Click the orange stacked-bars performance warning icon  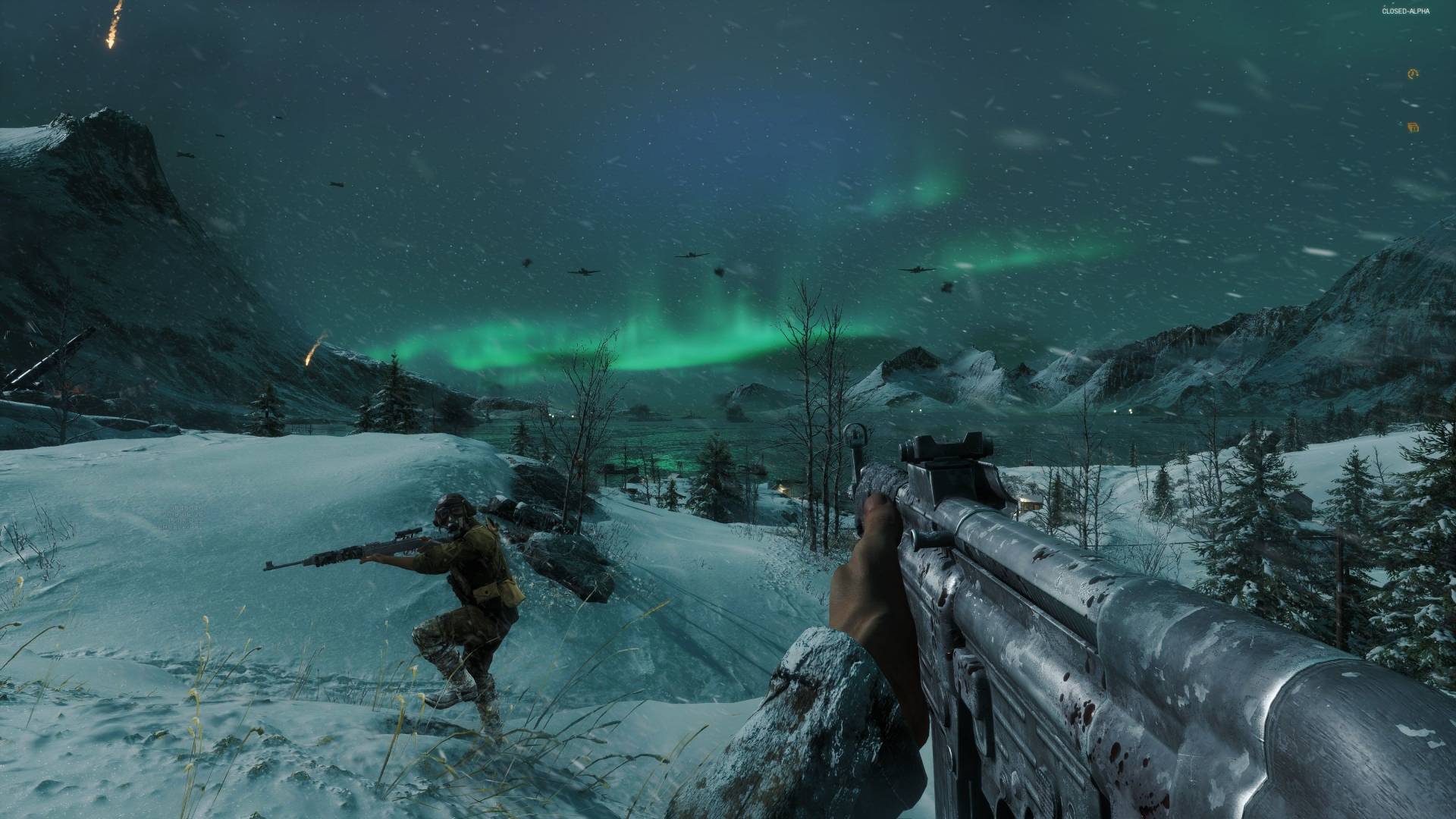click(x=1413, y=127)
